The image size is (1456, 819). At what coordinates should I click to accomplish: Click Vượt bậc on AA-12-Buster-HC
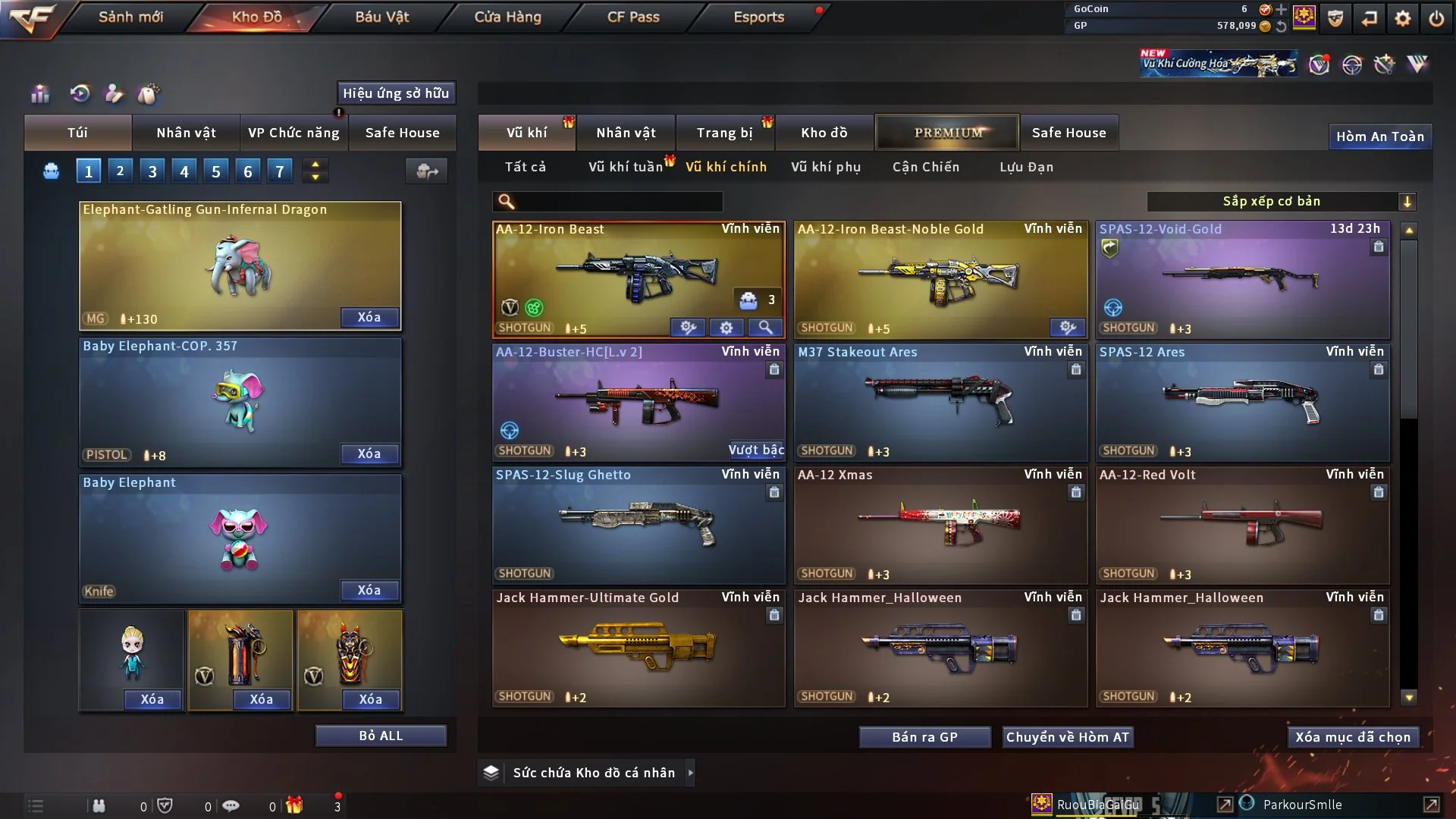pyautogui.click(x=756, y=450)
